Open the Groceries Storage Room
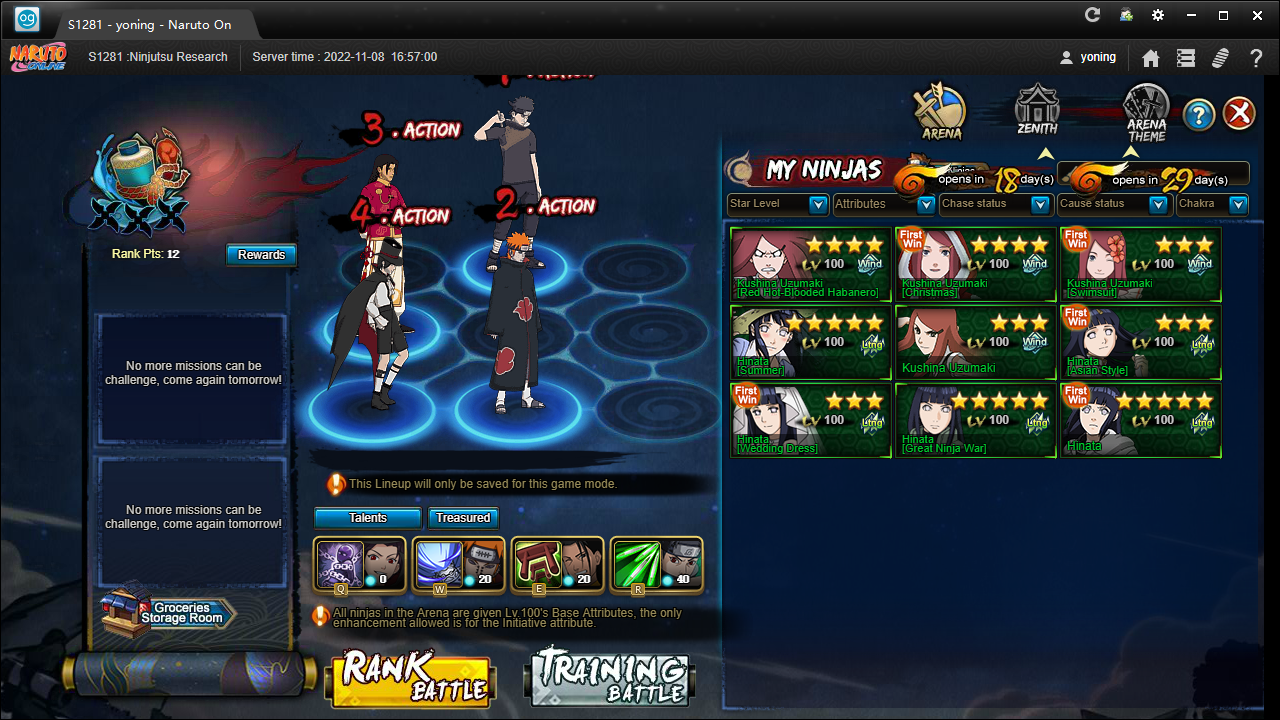 click(168, 613)
